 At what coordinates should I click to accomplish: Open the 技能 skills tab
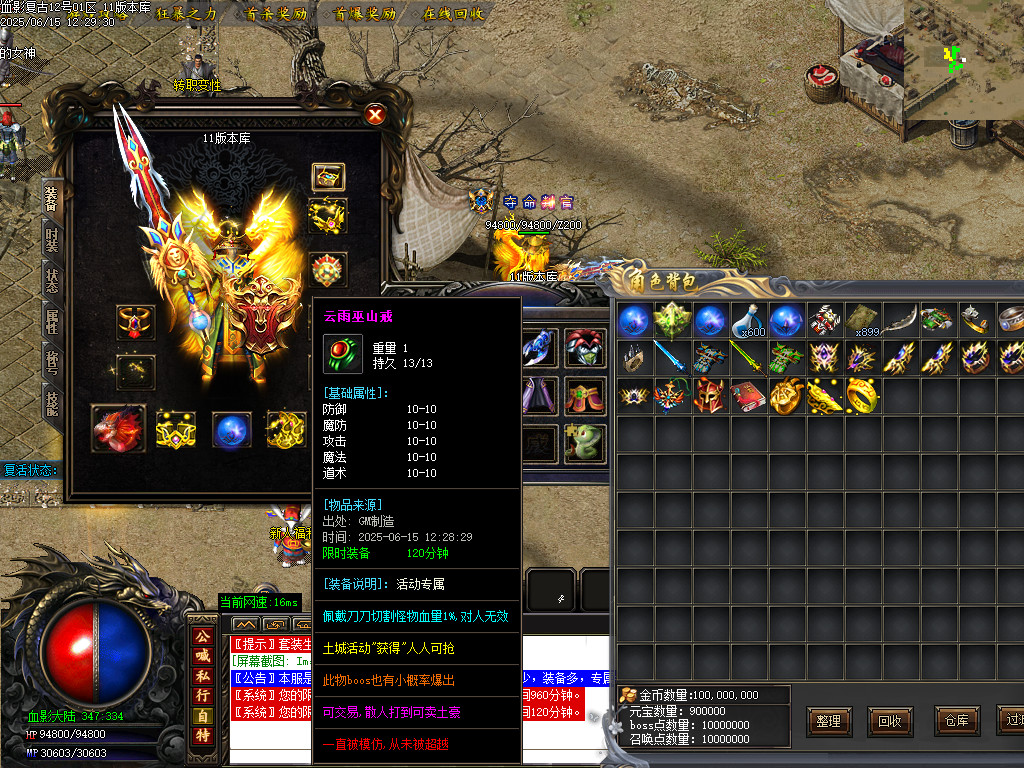pyautogui.click(x=52, y=402)
